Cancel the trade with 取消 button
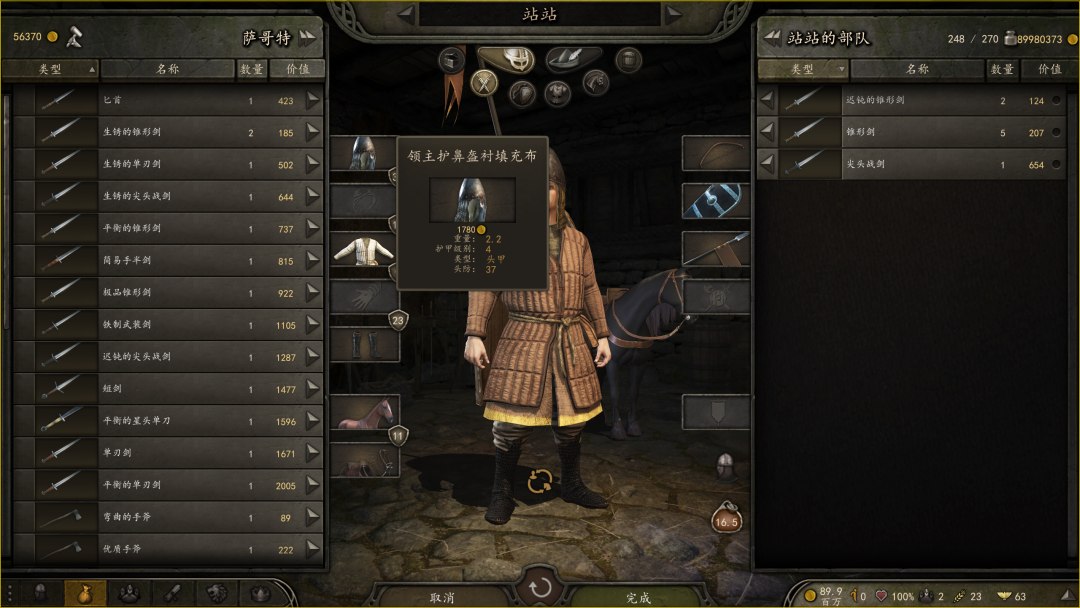Image resolution: width=1080 pixels, height=608 pixels. 443,597
